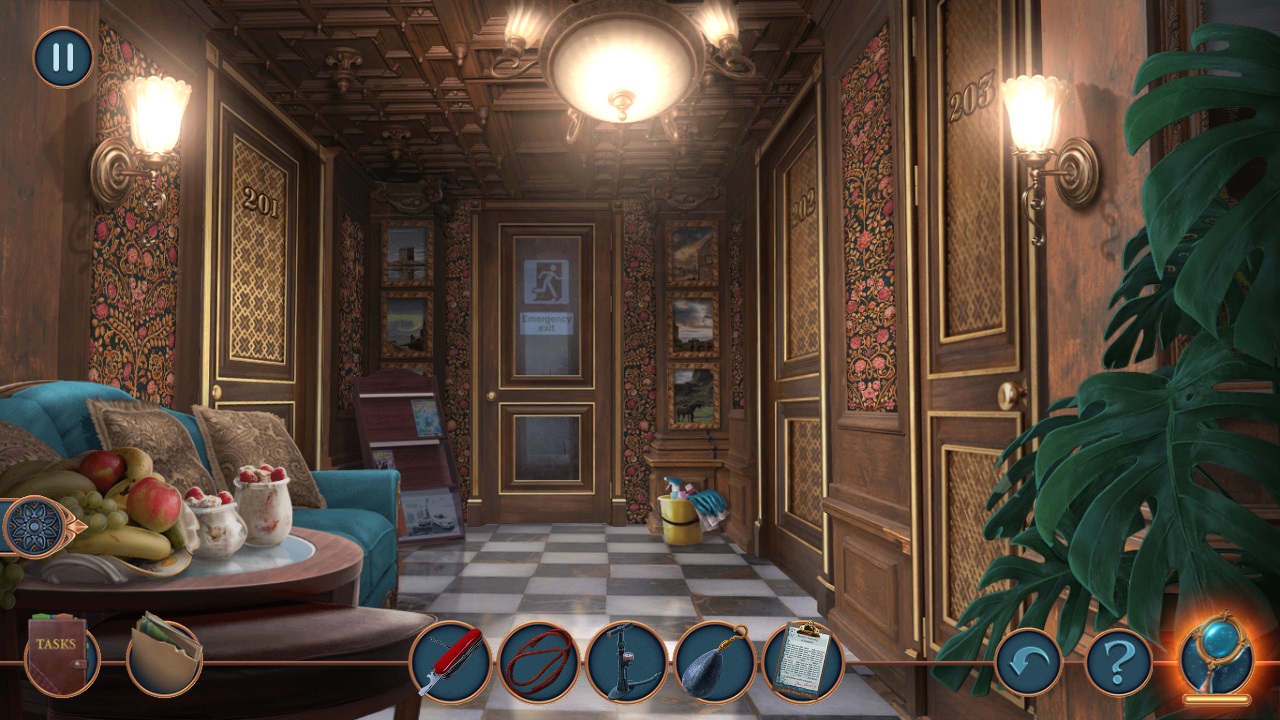This screenshot has width=1280, height=720.
Task: Pause the game with the pause button
Action: (63, 57)
